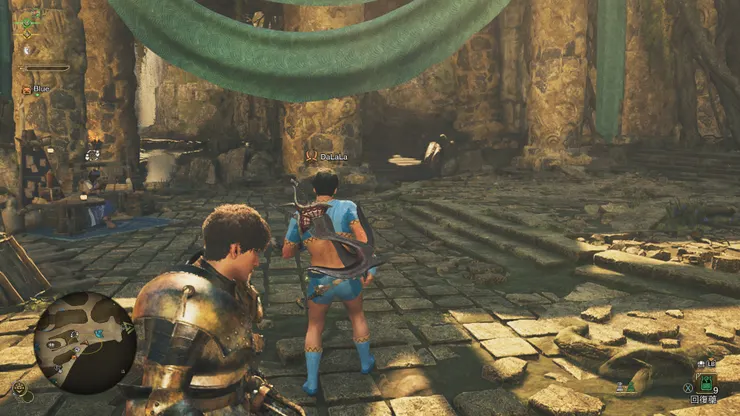The width and height of the screenshot is (740, 416).
Task: Use the green potion item slot
Action: 707,385
